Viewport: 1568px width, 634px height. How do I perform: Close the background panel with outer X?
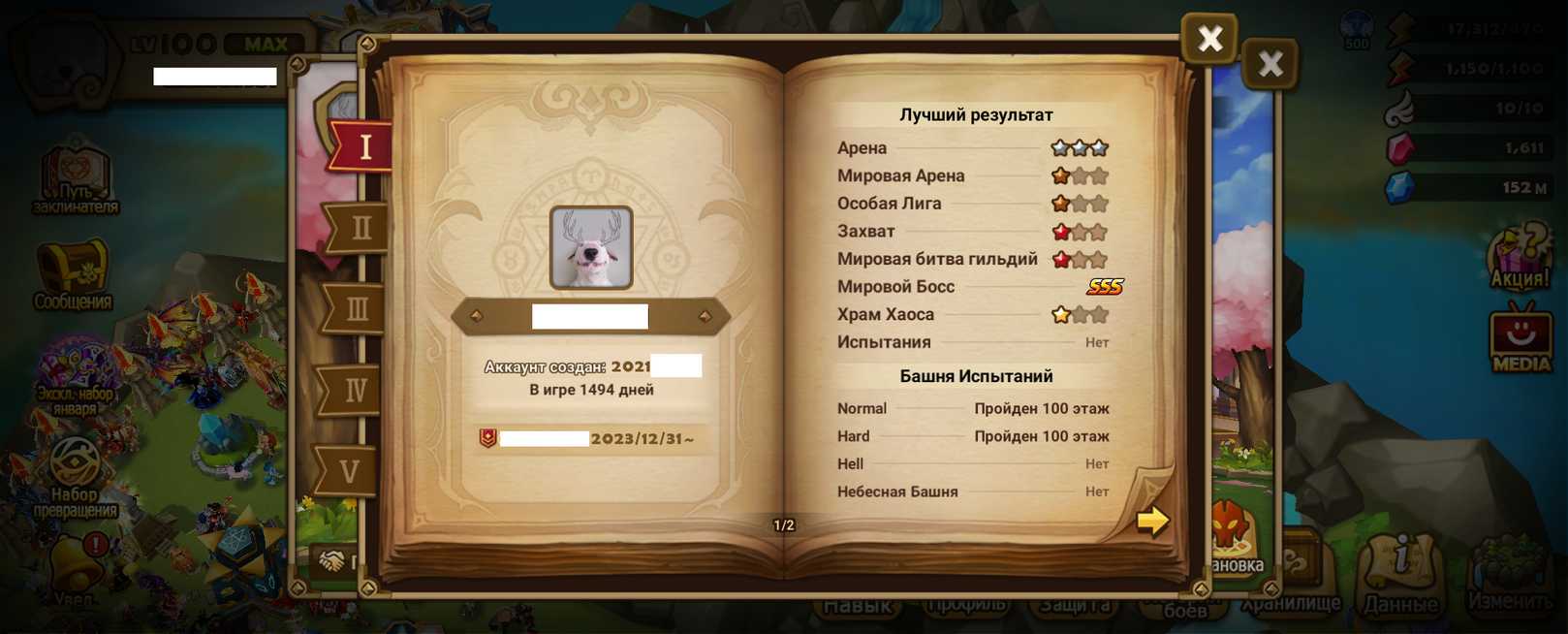pos(1270,65)
